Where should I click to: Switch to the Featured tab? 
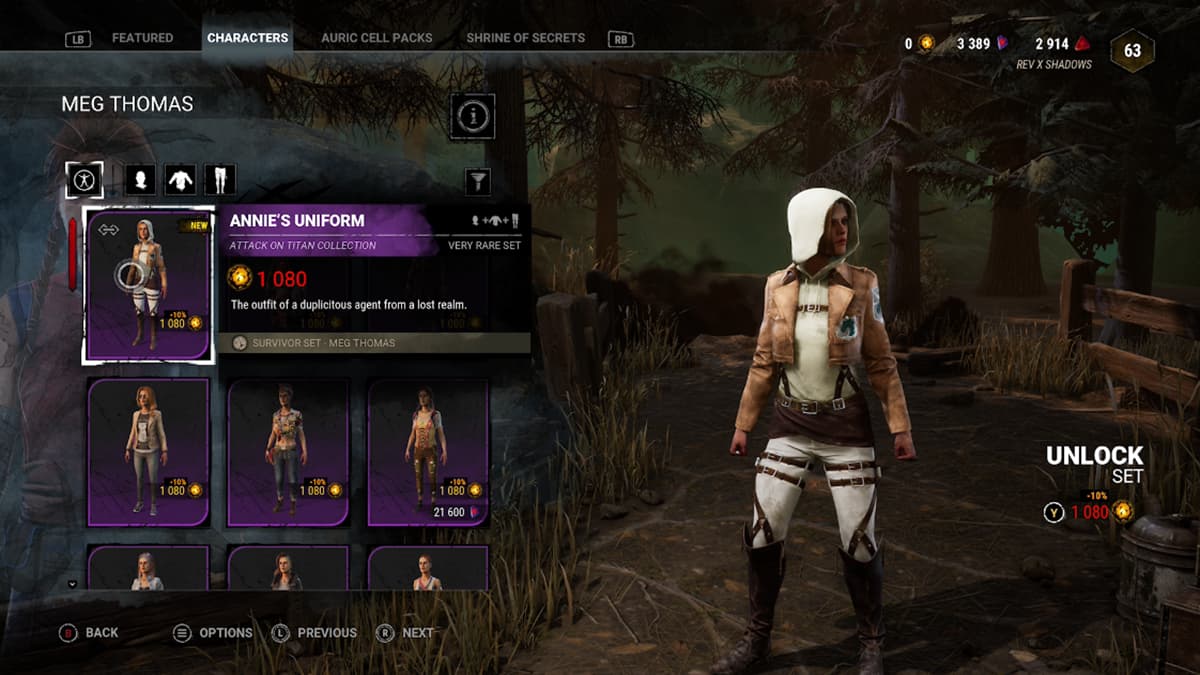[142, 38]
